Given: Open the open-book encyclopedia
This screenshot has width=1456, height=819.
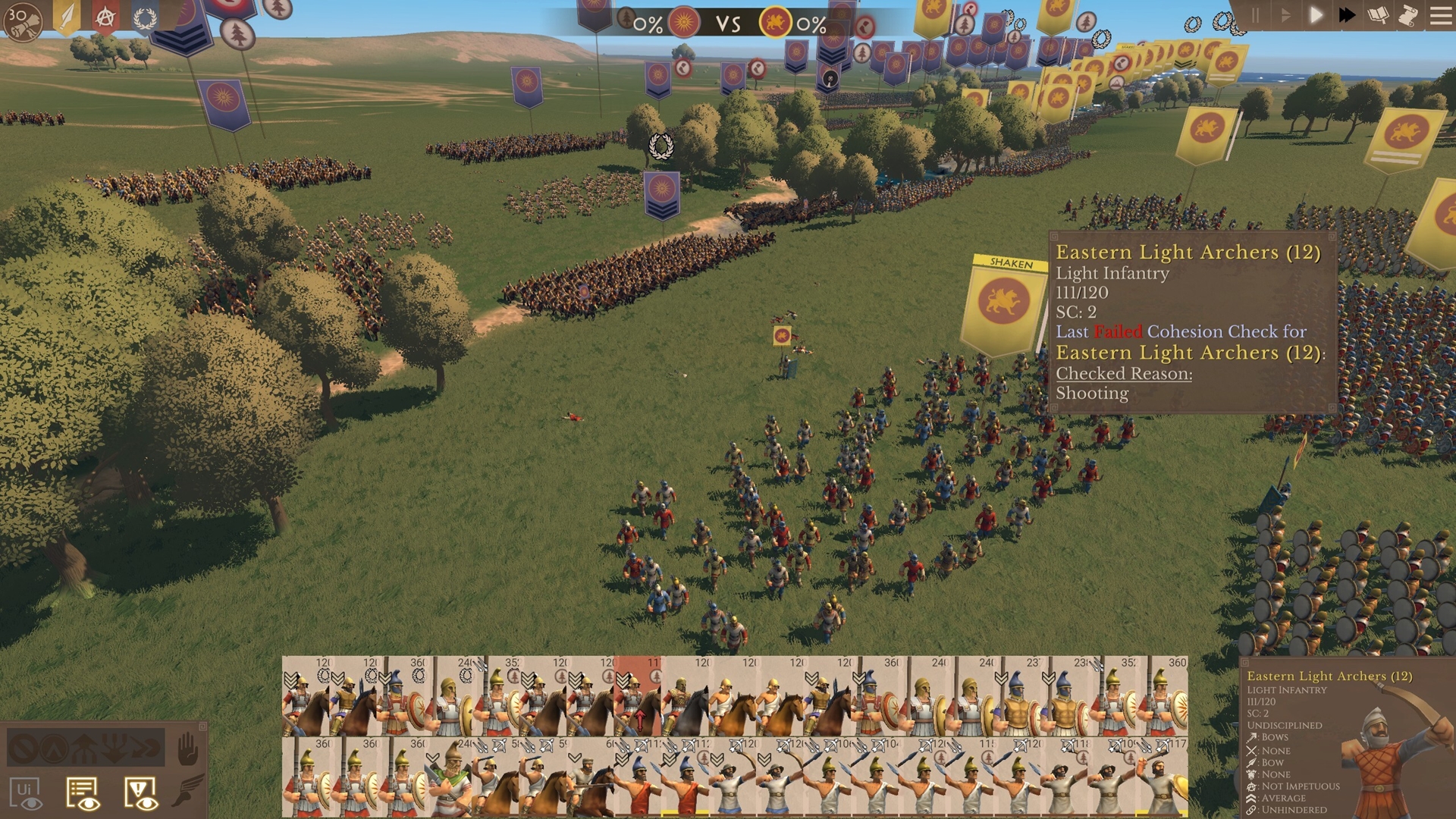Looking at the screenshot, I should (x=1378, y=16).
